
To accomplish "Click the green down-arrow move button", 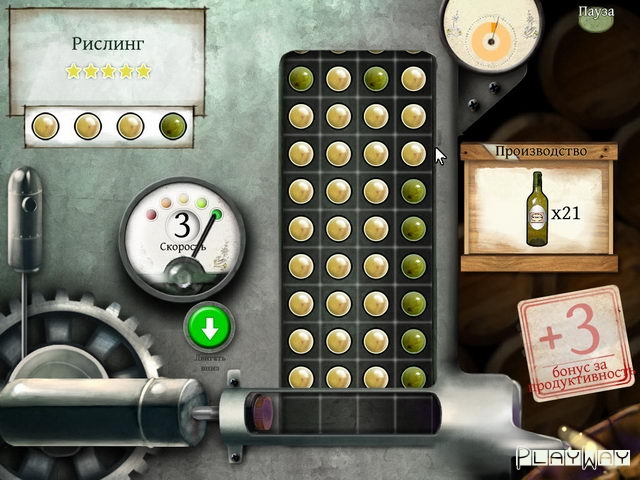I will (x=208, y=326).
